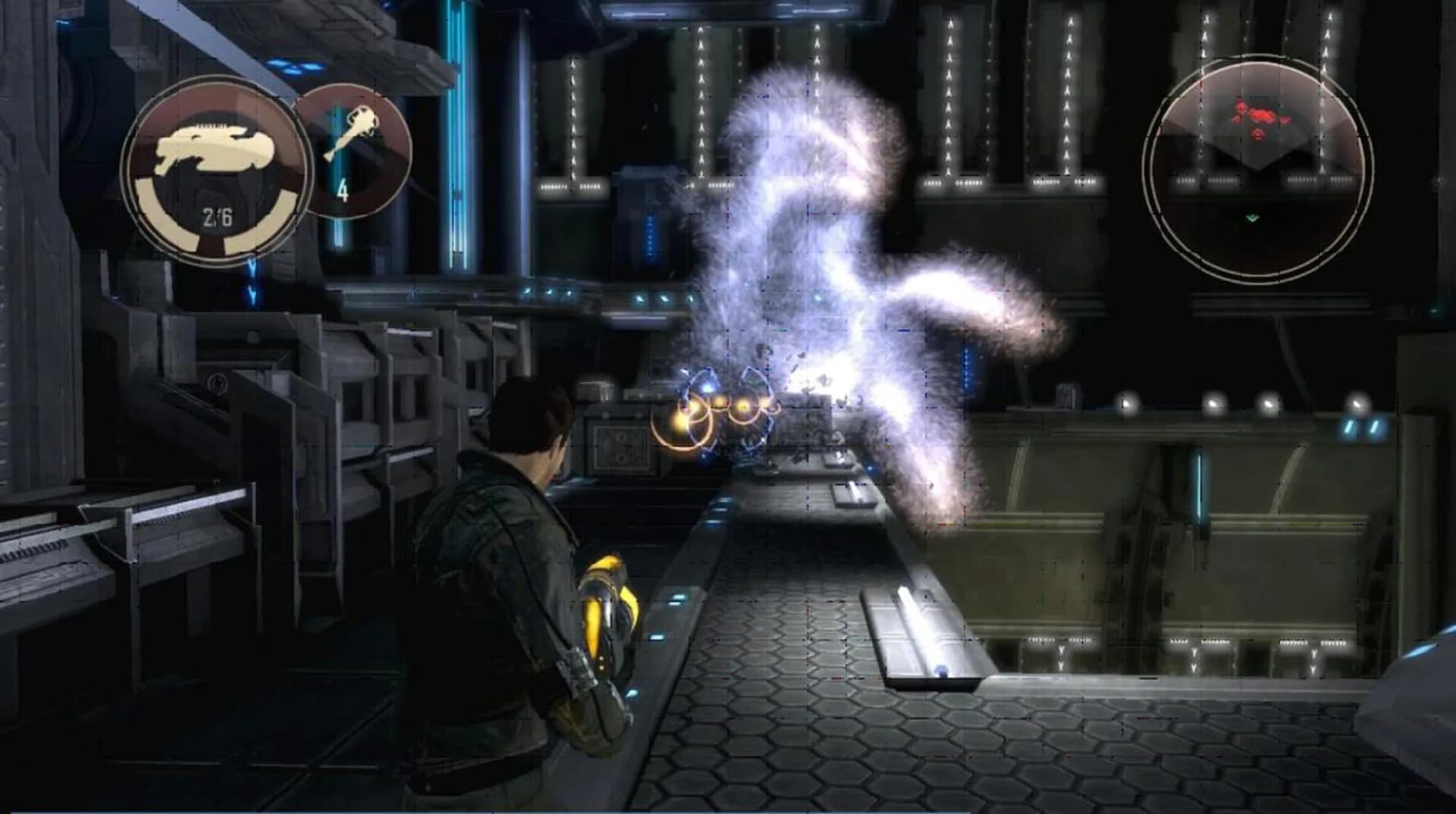Select the green player marker on the radar
Viewport: 1456px width, 814px height.
(x=1252, y=218)
